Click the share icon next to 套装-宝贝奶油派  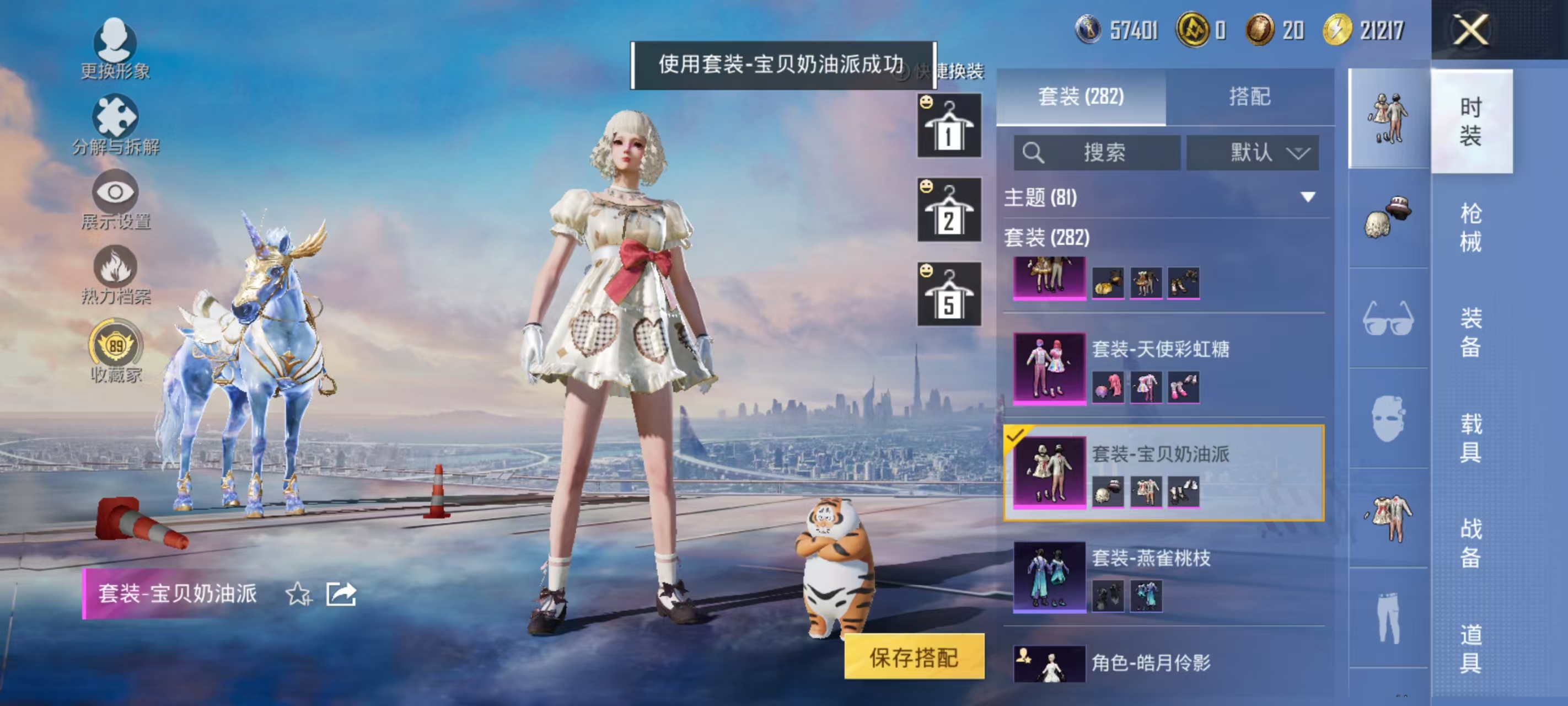tap(341, 593)
